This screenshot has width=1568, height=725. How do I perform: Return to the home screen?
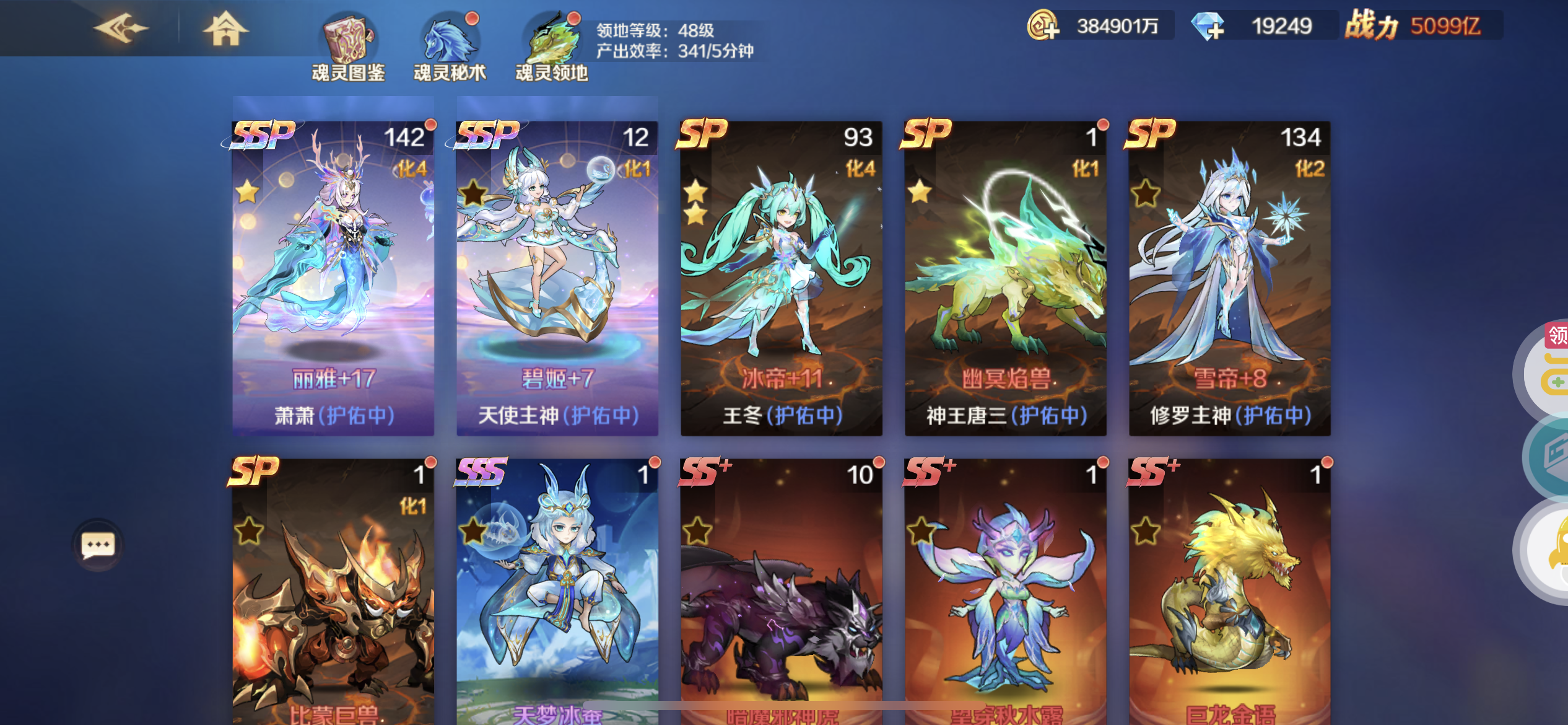[x=226, y=29]
